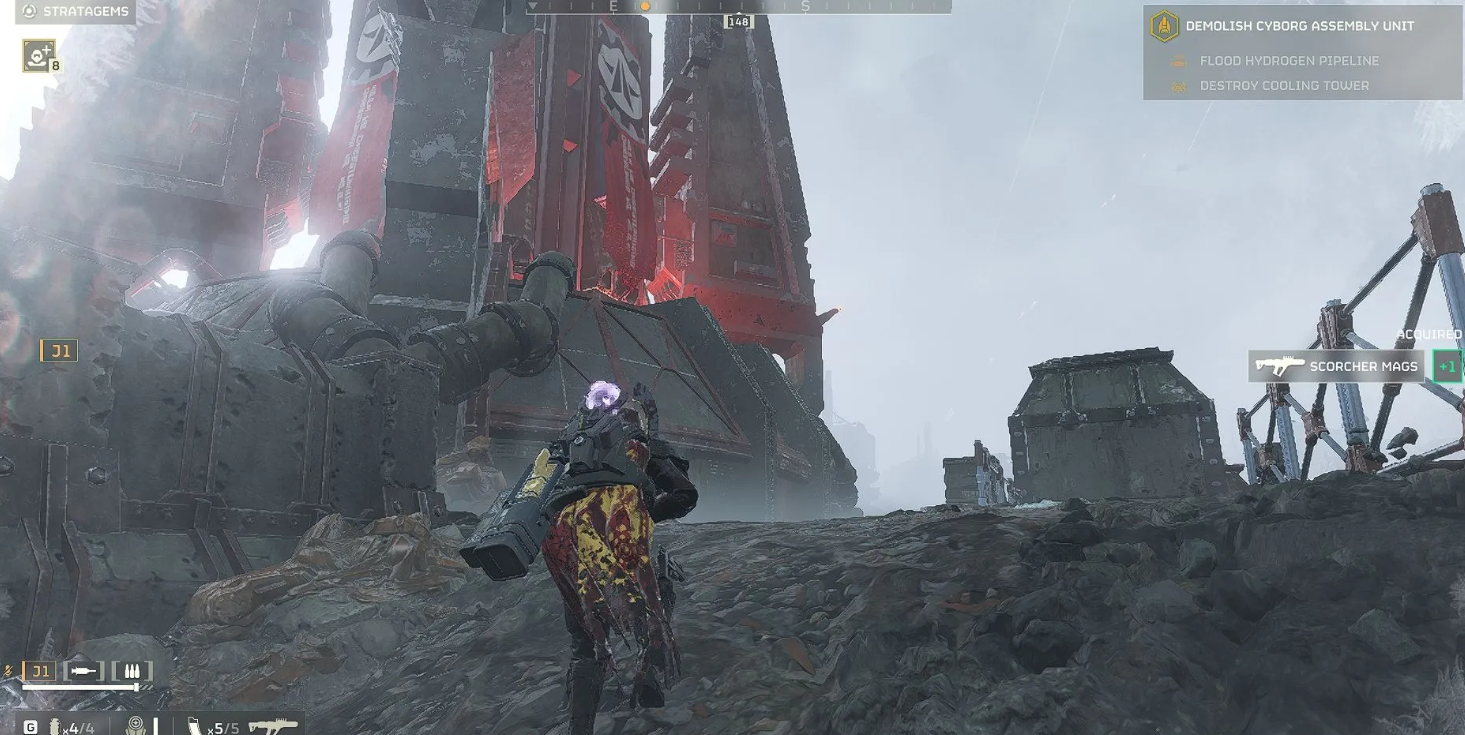
Task: Click the Demolish Cyborg Assembly Unit objective
Action: [1299, 26]
